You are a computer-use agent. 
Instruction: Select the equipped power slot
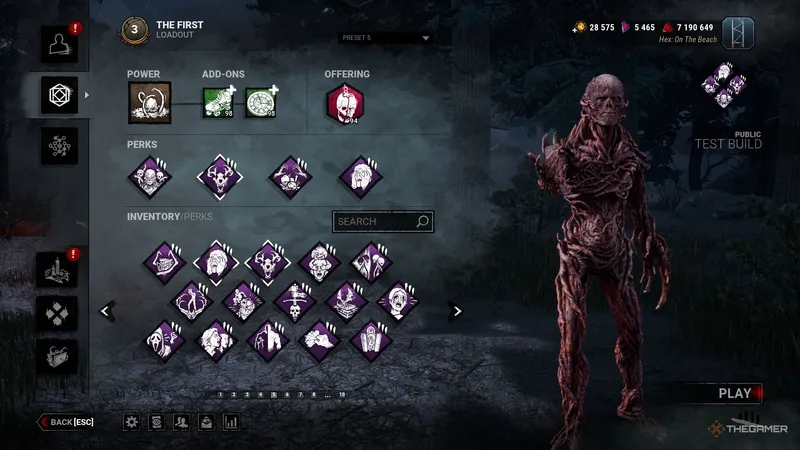click(x=149, y=102)
